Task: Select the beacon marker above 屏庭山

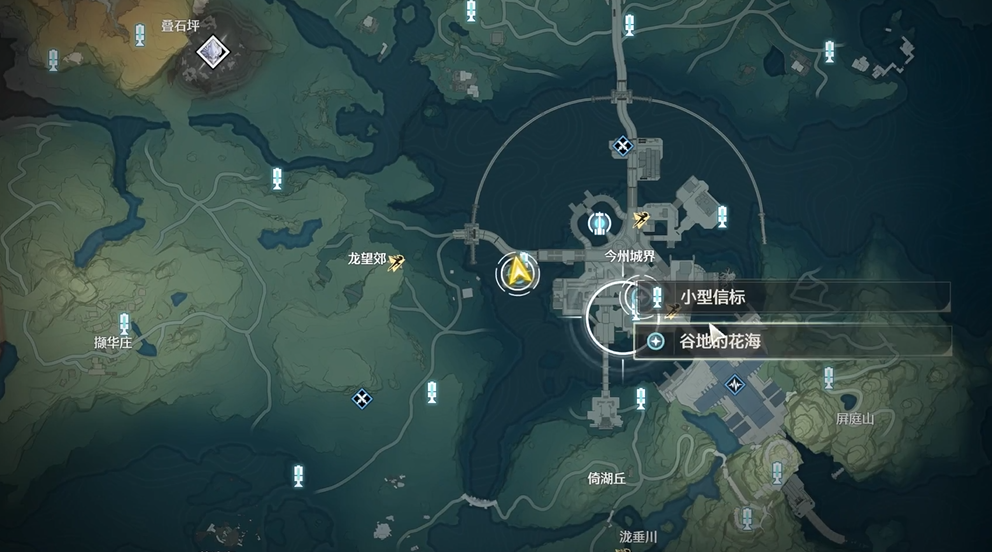Action: click(828, 378)
